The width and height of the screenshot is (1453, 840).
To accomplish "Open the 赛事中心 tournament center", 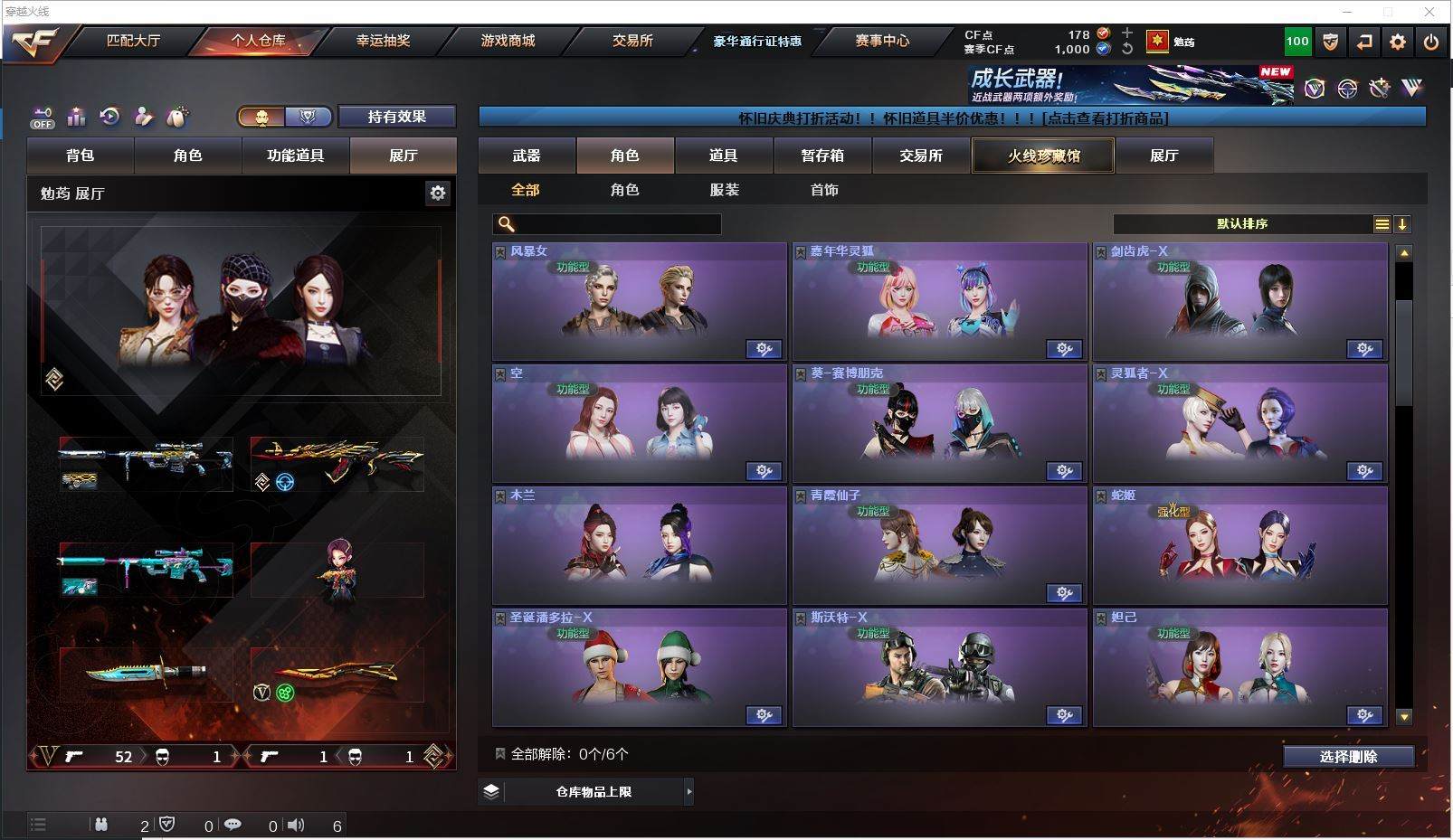I will click(x=882, y=41).
